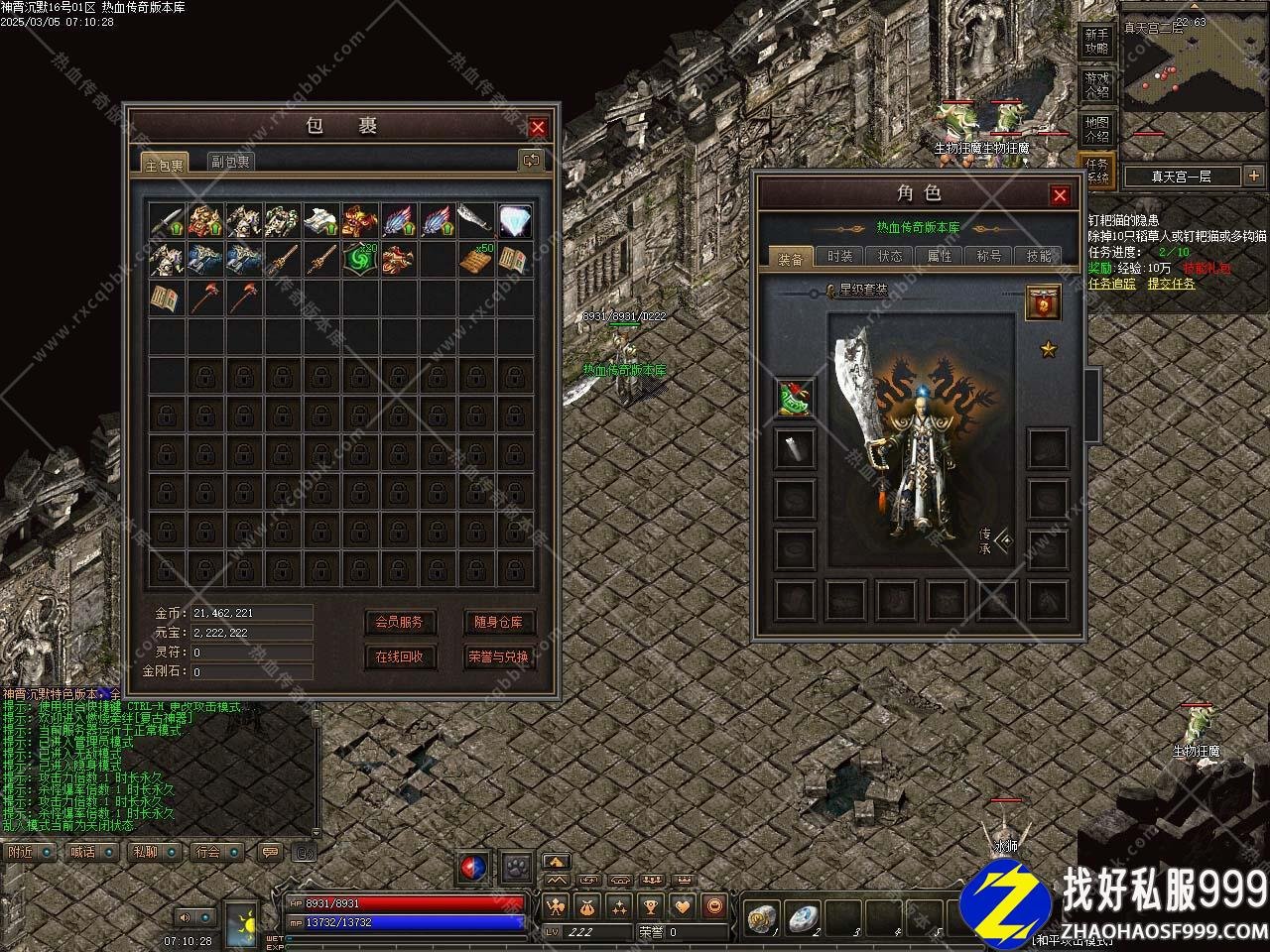Show the 技能 skills tab
The width and height of the screenshot is (1270, 952).
tap(1039, 256)
